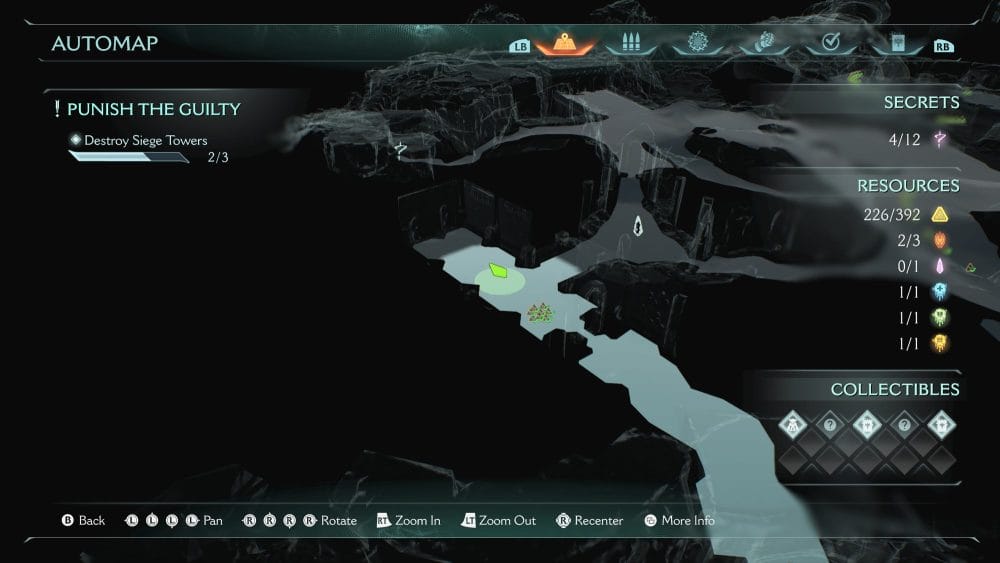
Task: Click the green player arrow on the map
Action: tap(498, 271)
